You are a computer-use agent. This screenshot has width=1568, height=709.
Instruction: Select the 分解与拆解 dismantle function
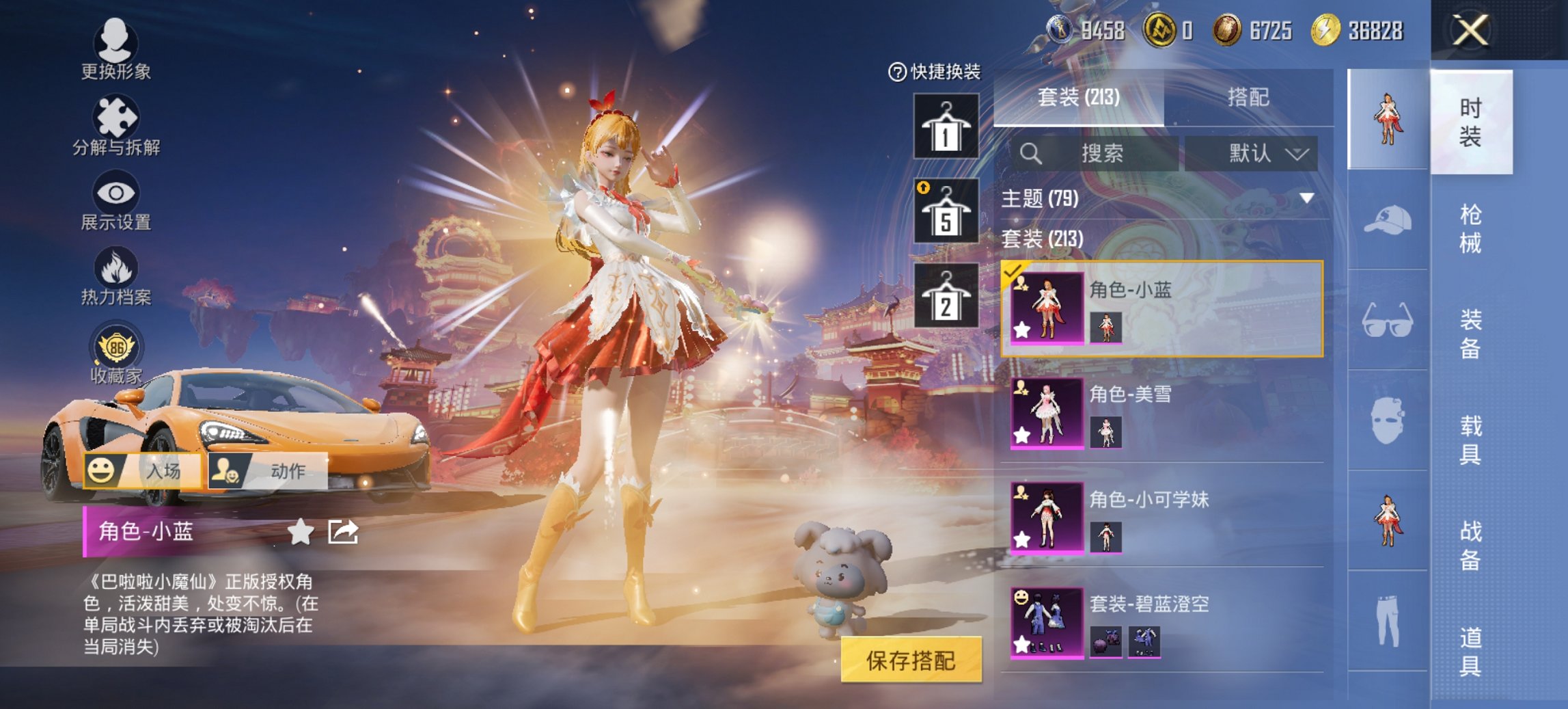(116, 123)
